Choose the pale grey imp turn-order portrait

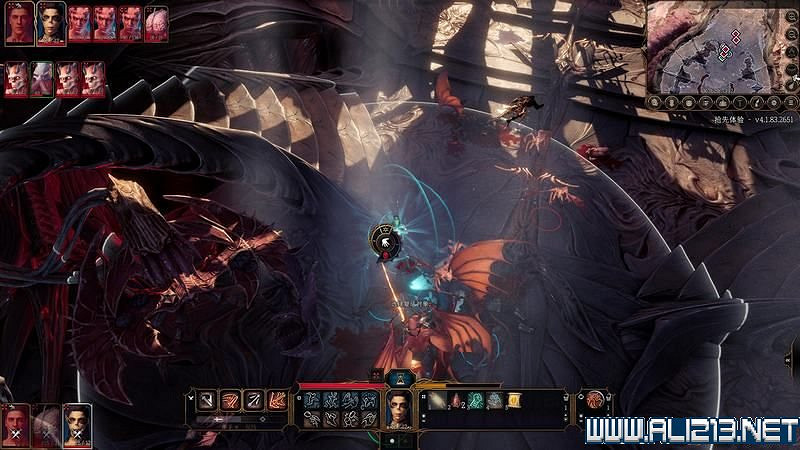[x=42, y=78]
